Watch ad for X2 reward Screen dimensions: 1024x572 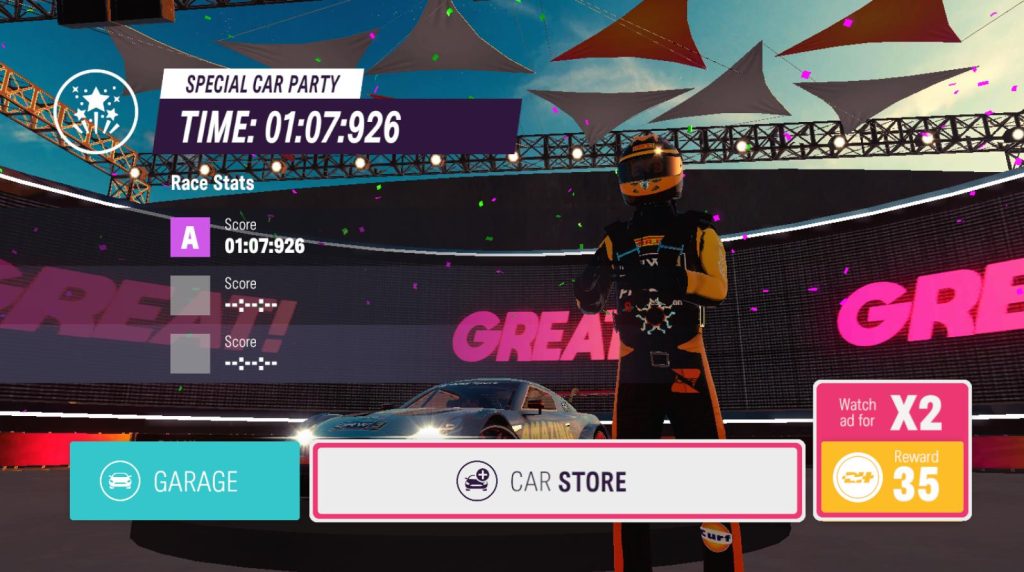pos(892,451)
